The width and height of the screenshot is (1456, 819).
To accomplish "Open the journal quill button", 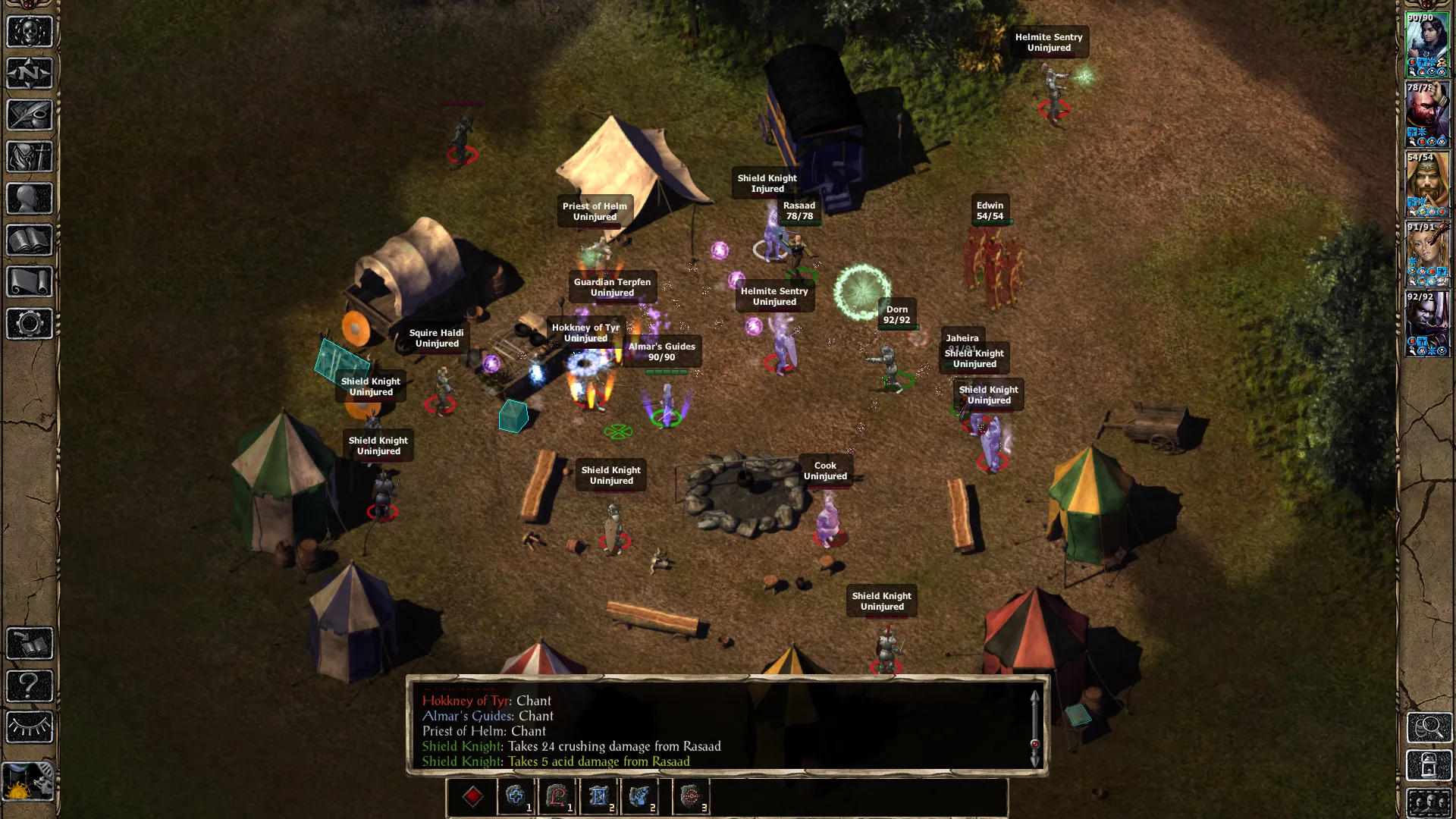I will pos(30,115).
